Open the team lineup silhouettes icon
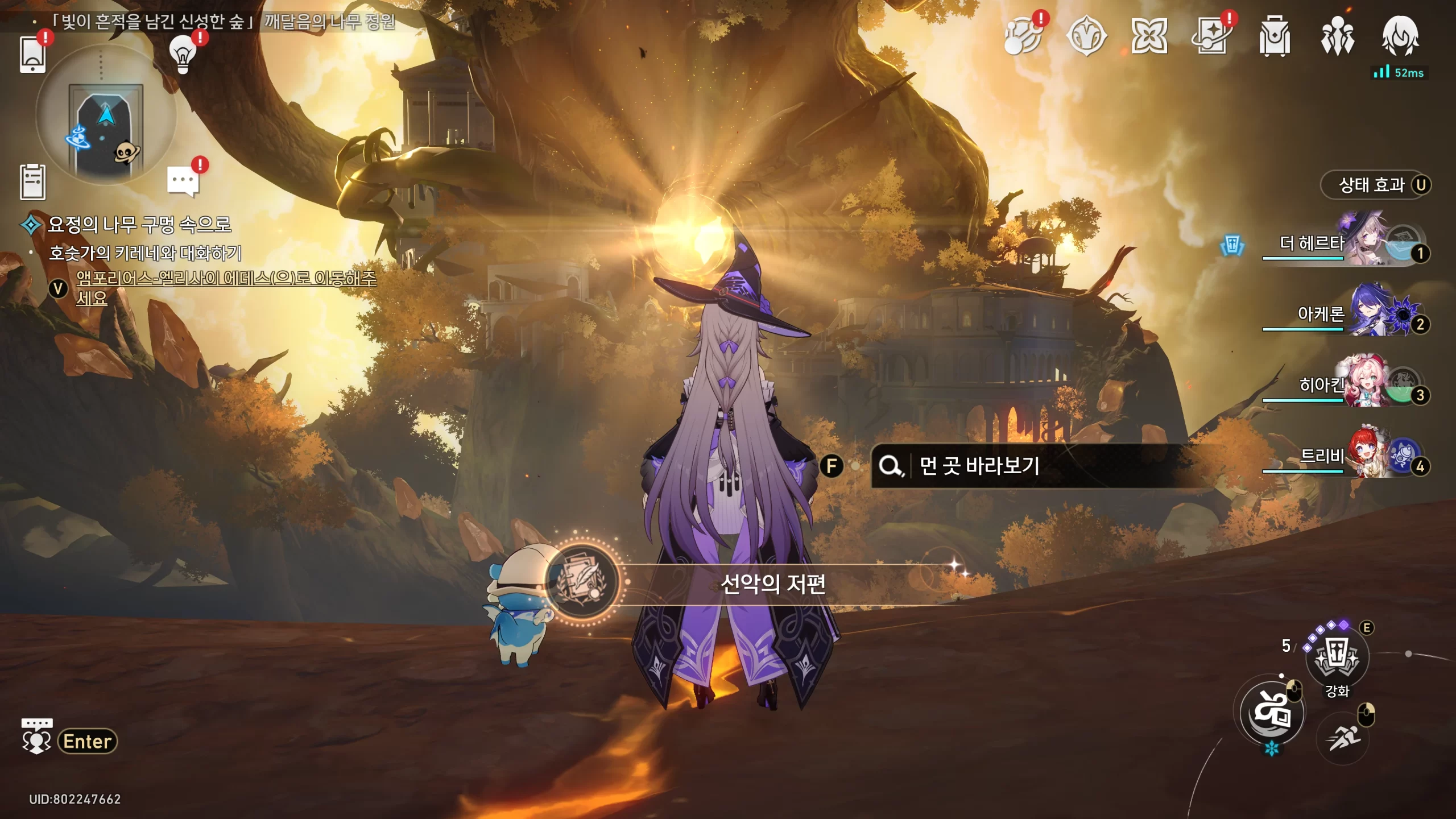 (1337, 36)
